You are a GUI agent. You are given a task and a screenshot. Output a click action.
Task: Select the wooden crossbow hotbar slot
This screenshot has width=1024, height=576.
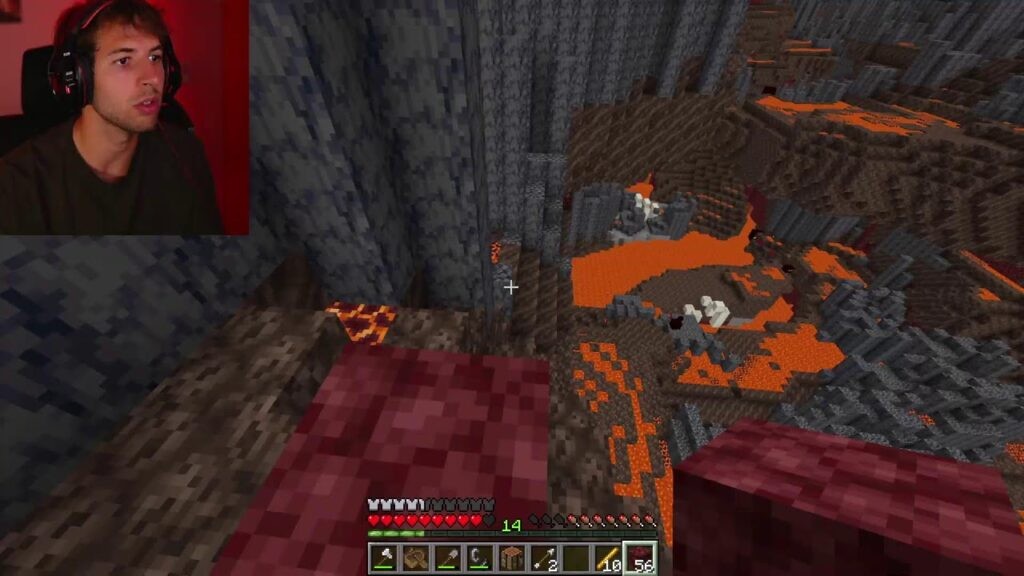[x=416, y=558]
